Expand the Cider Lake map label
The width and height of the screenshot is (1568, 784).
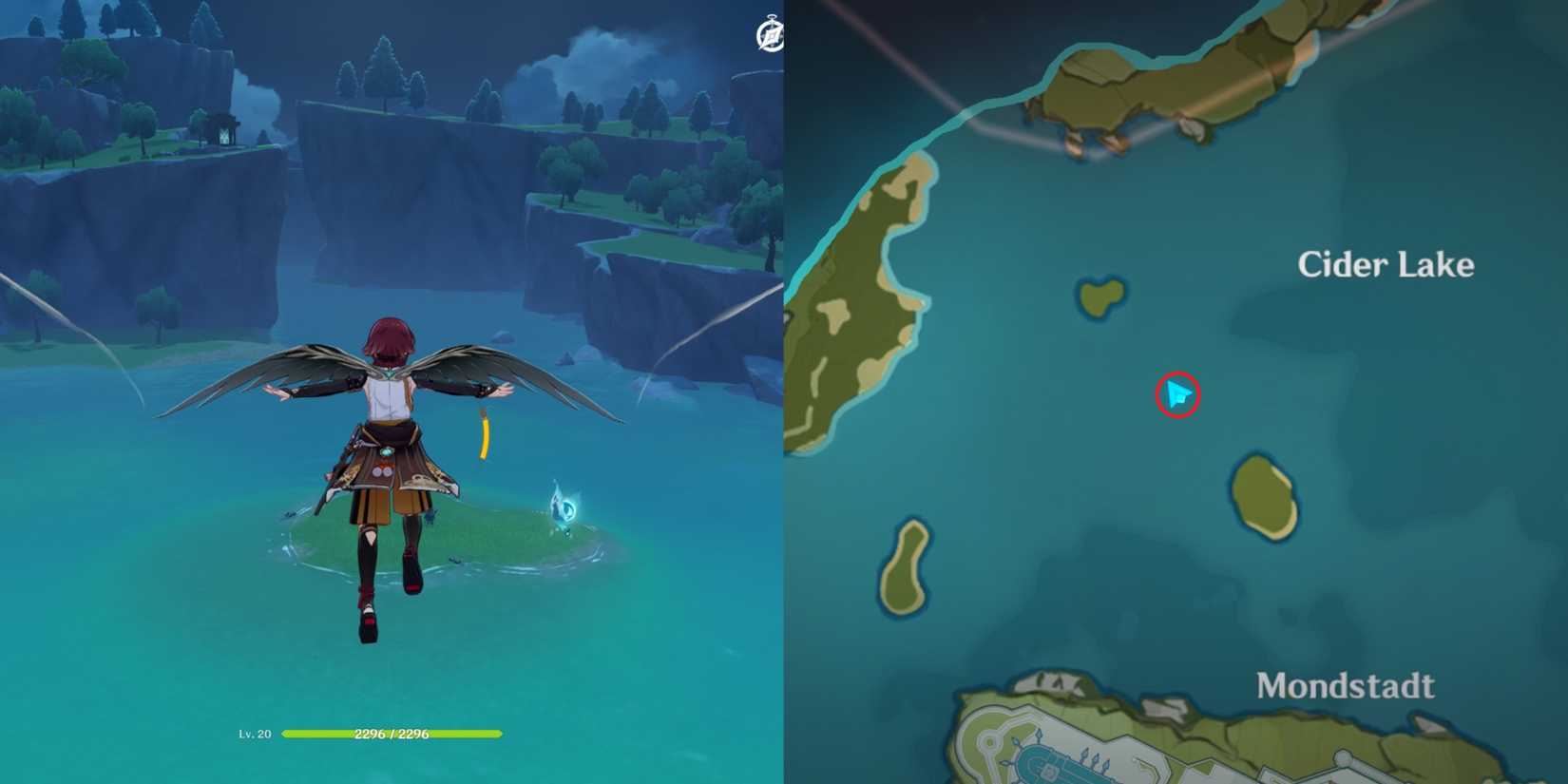coord(1386,264)
